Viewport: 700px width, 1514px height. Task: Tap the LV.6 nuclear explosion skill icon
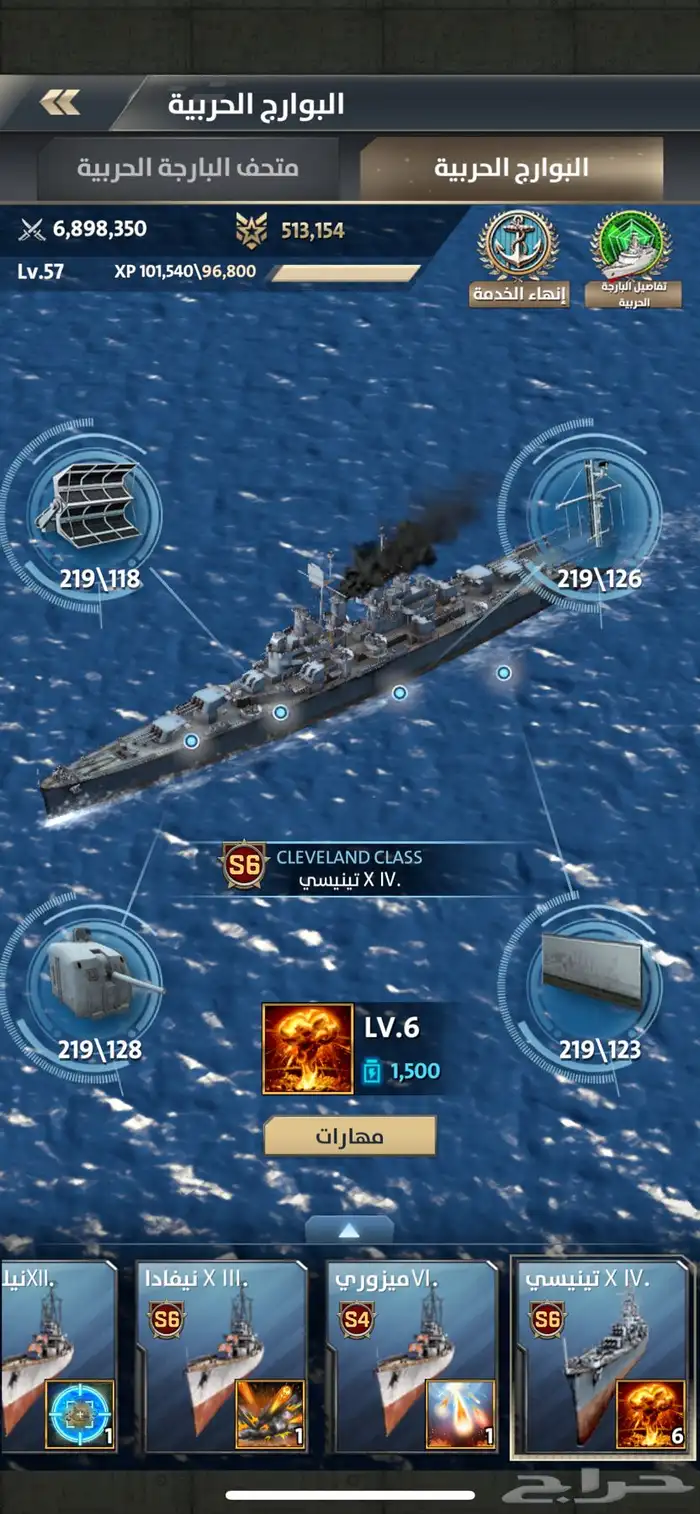coord(308,1049)
